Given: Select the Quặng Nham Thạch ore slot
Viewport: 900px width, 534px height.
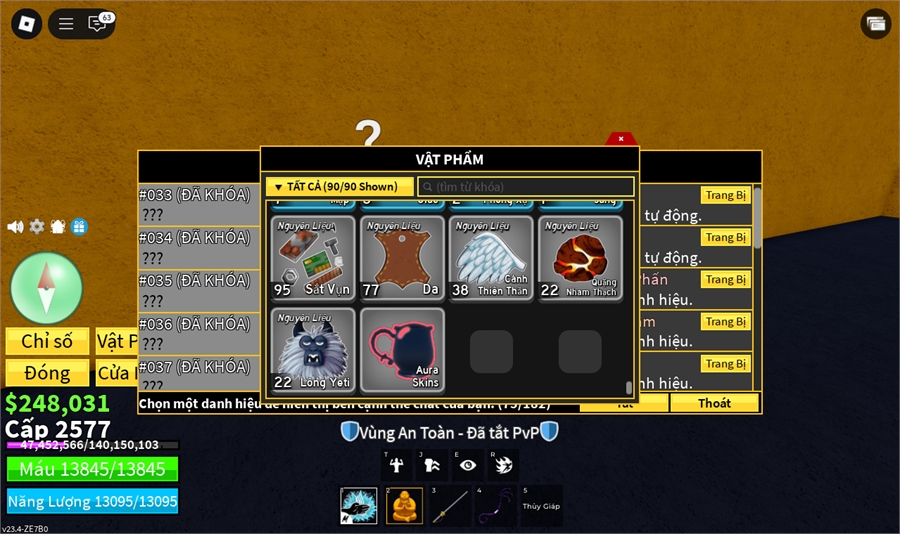Looking at the screenshot, I should [579, 259].
